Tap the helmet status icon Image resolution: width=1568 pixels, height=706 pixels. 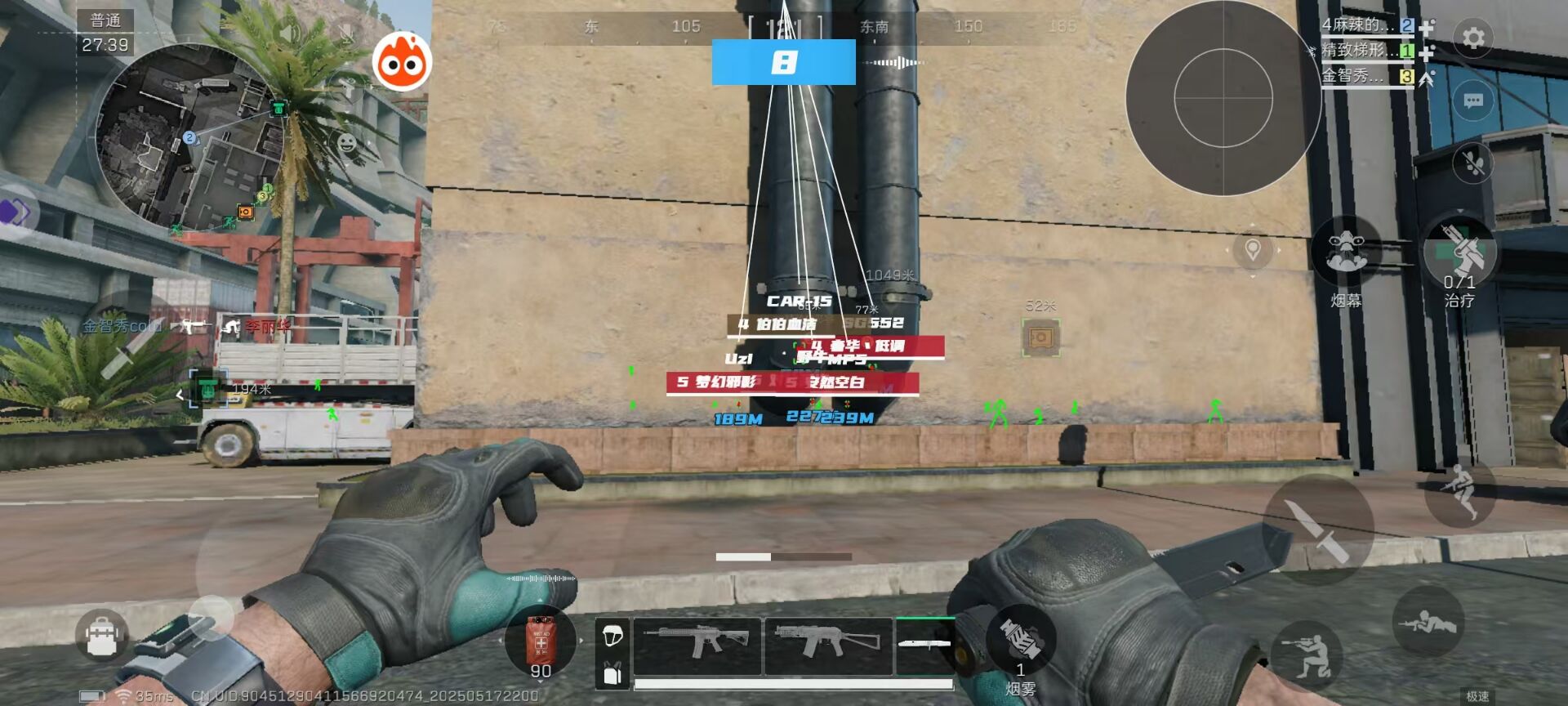(612, 635)
